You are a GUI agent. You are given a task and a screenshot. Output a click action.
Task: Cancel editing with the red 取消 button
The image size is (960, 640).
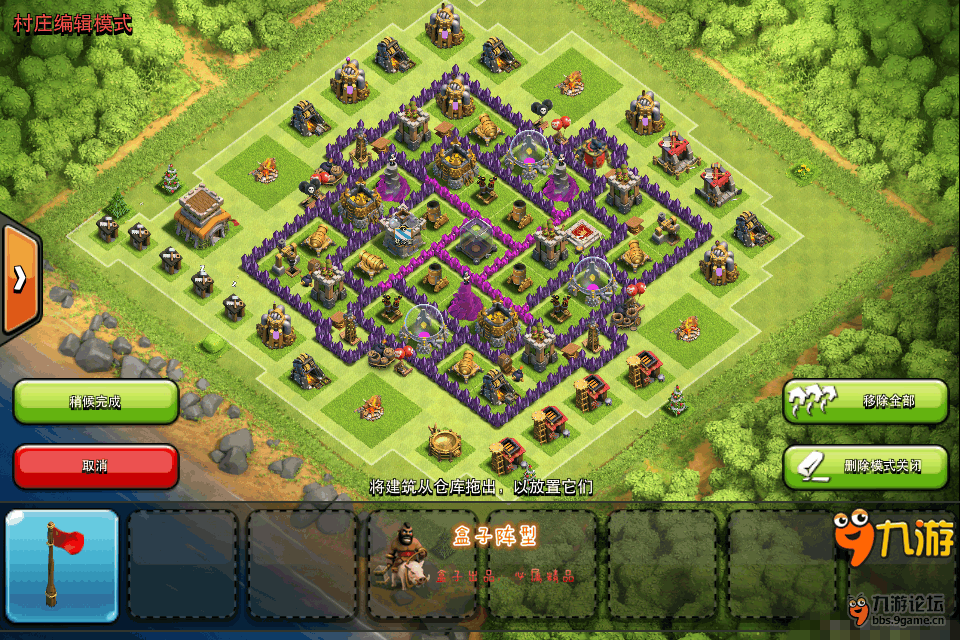pos(96,466)
